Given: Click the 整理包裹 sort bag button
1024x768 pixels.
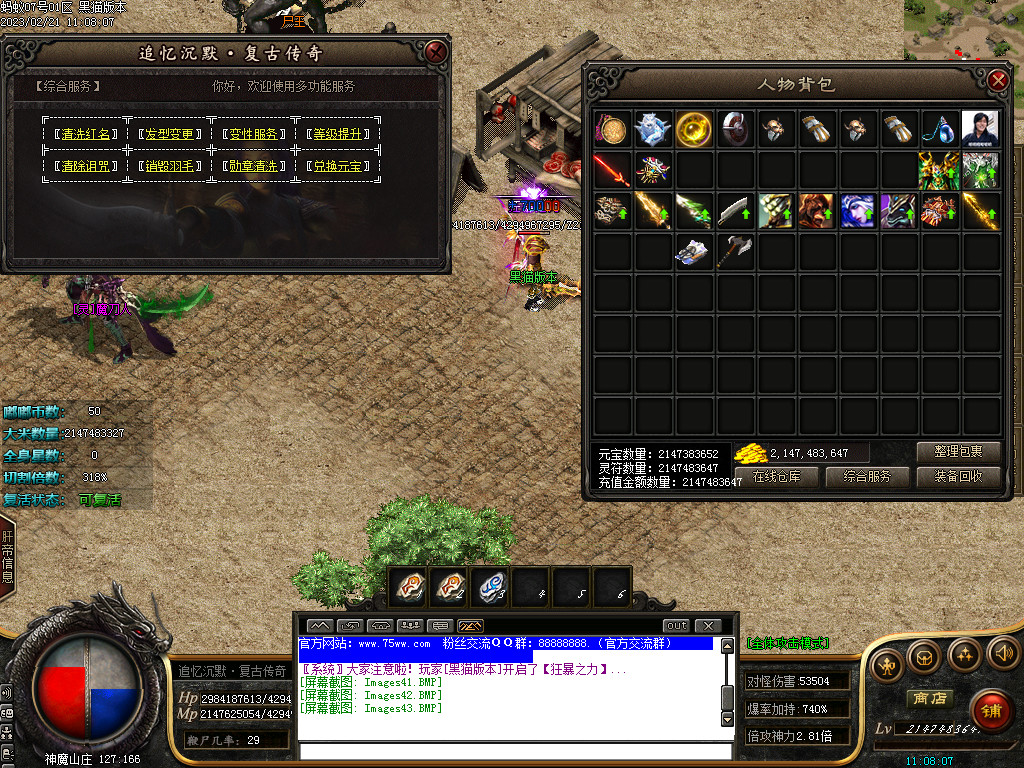Looking at the screenshot, I should pos(958,452).
